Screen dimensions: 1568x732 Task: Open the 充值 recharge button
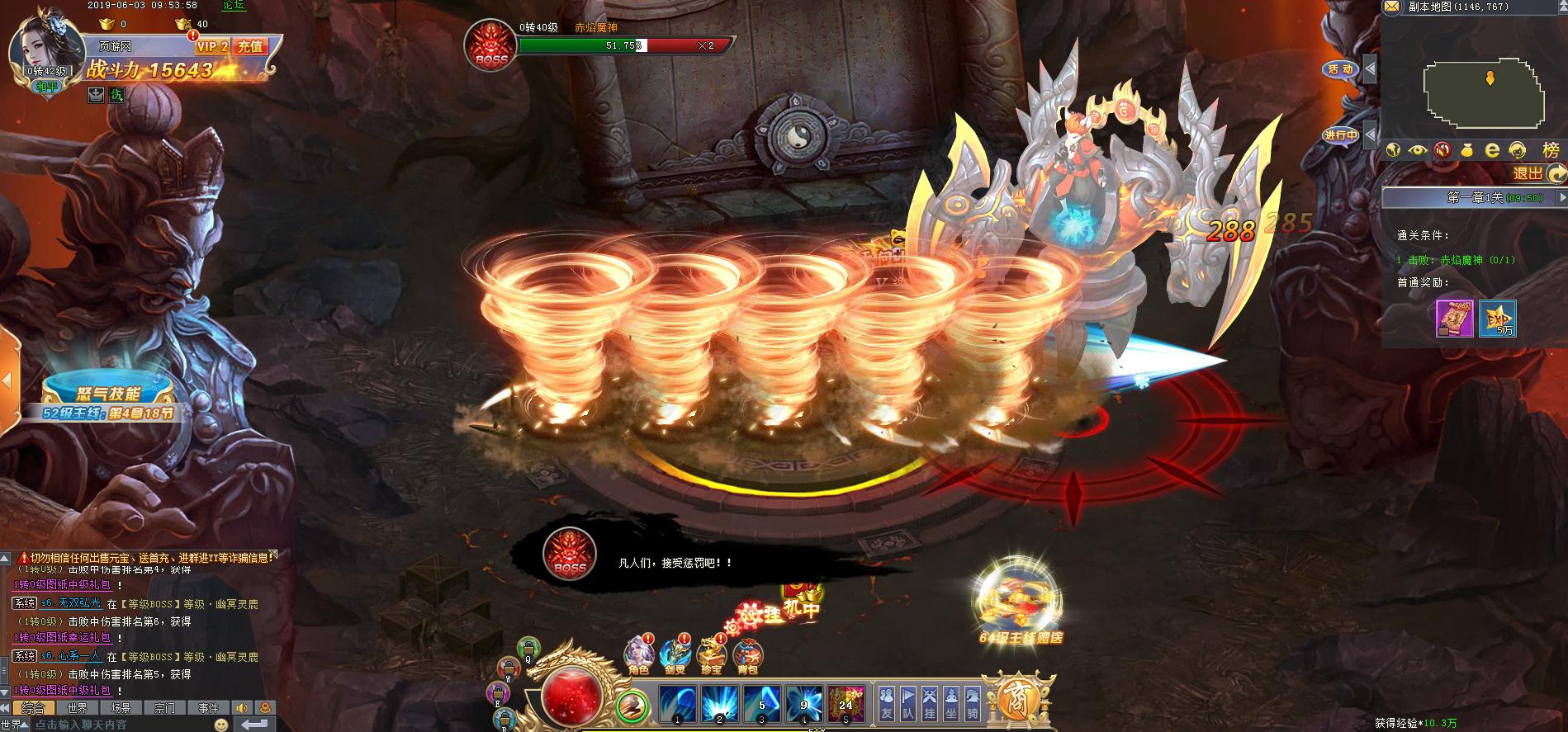[250, 47]
